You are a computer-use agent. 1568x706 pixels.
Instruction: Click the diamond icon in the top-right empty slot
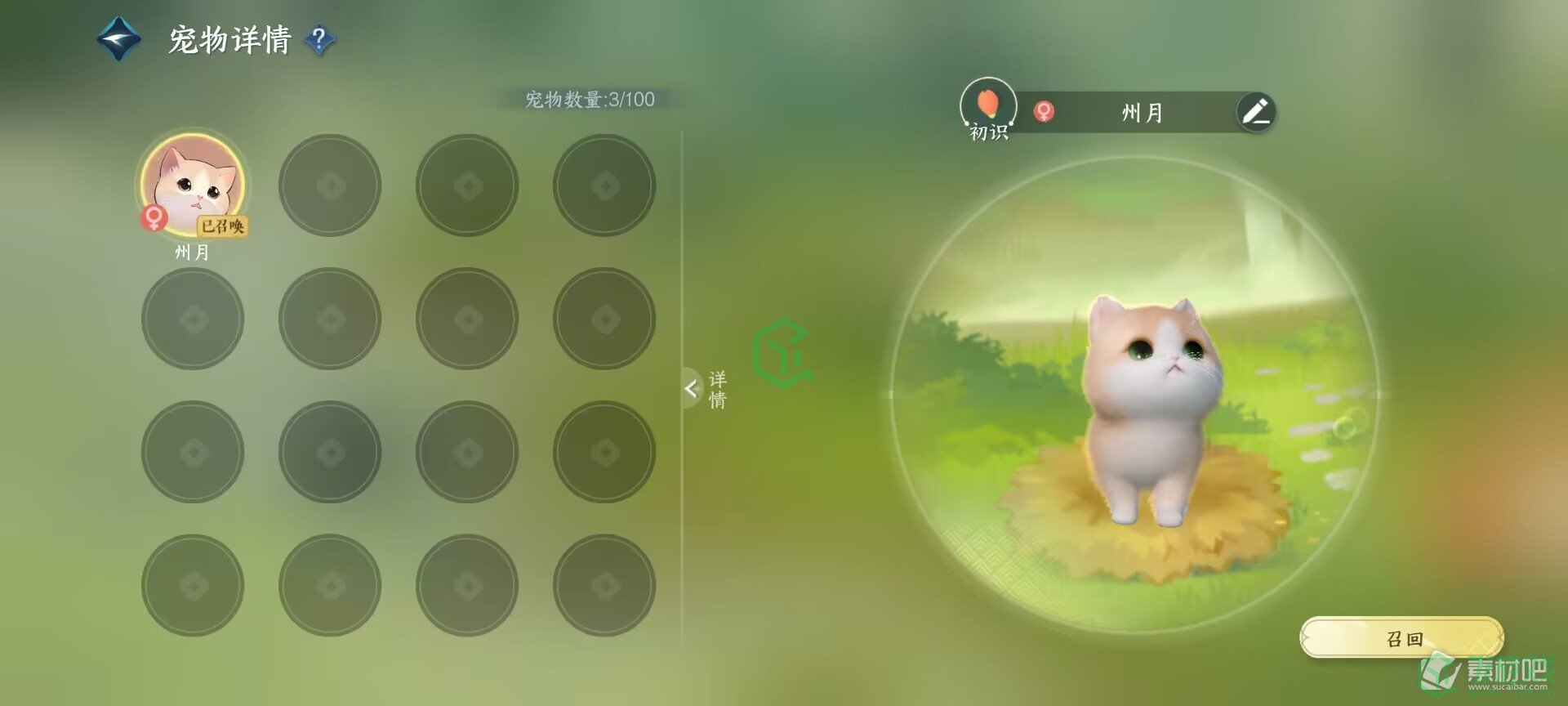(x=604, y=185)
